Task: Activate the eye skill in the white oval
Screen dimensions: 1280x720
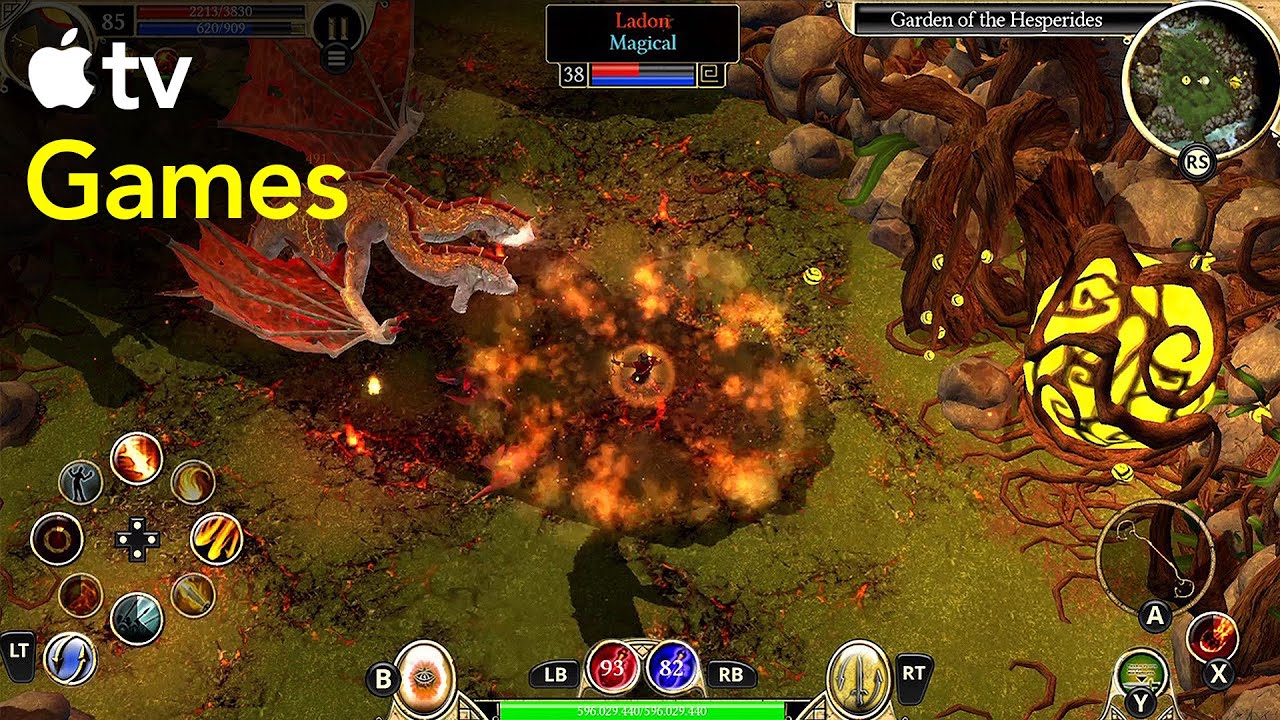Action: click(x=425, y=678)
